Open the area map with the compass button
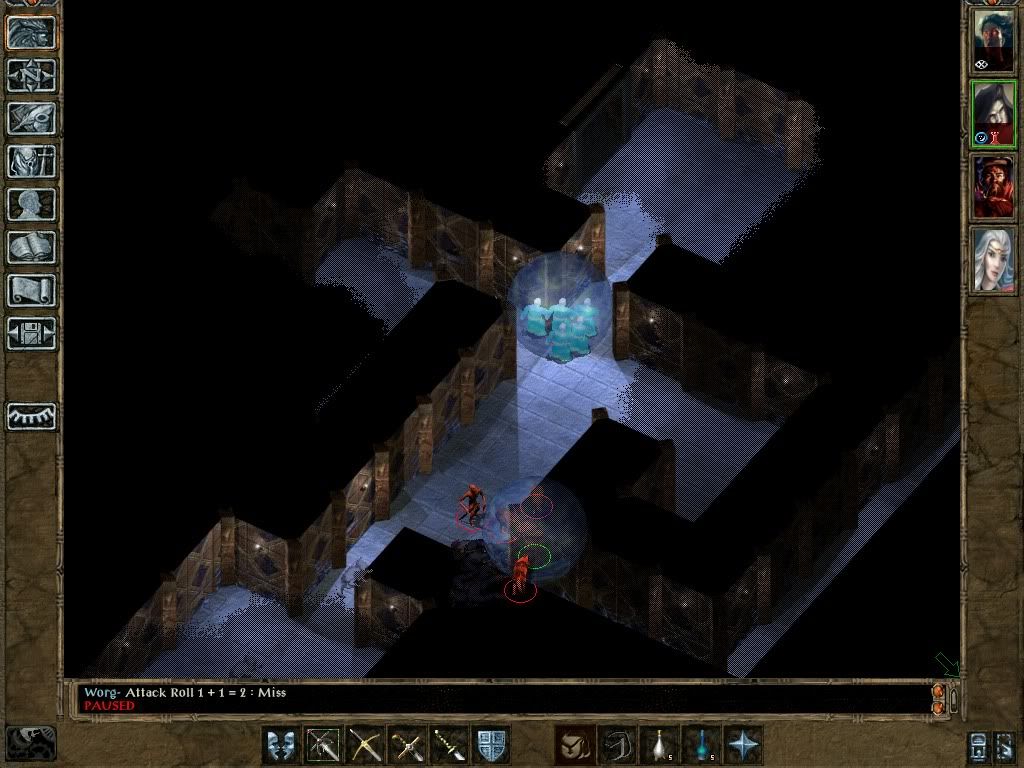This screenshot has height=768, width=1024. coord(31,75)
